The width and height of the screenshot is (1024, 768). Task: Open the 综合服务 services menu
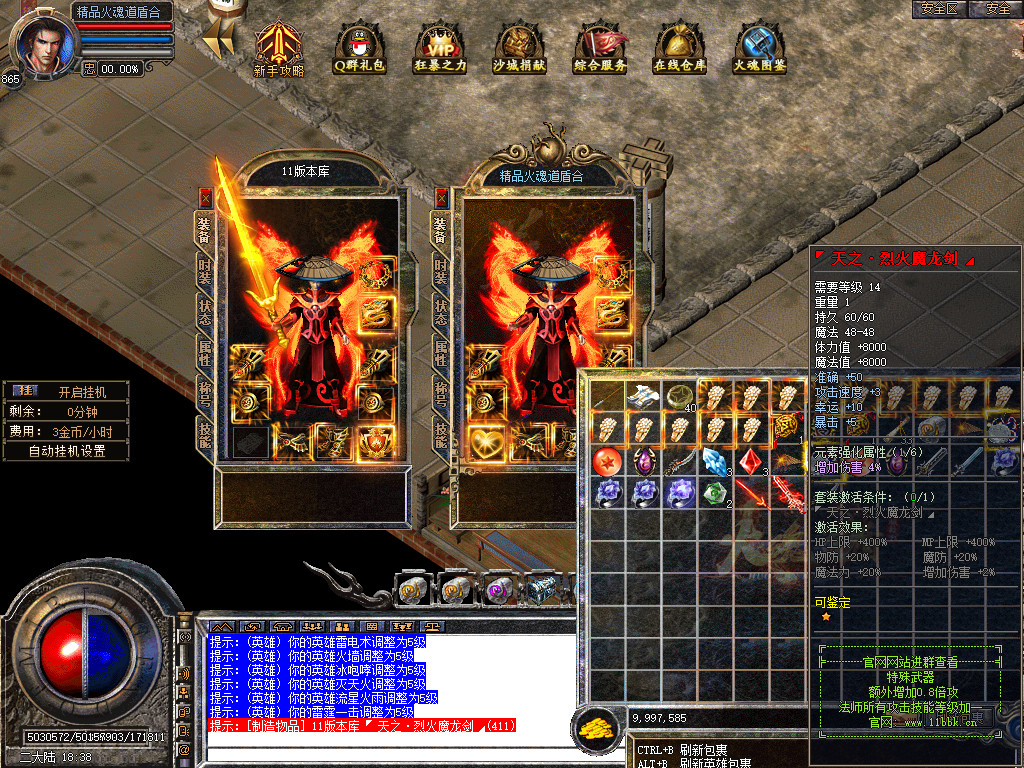coord(600,48)
